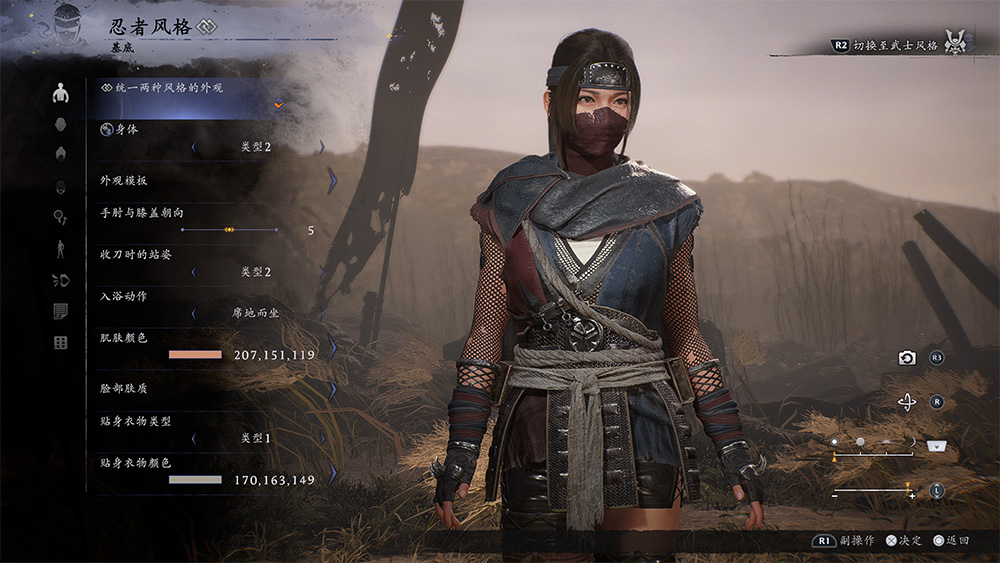
Task: Open the head shape category tab
Action: (61, 124)
